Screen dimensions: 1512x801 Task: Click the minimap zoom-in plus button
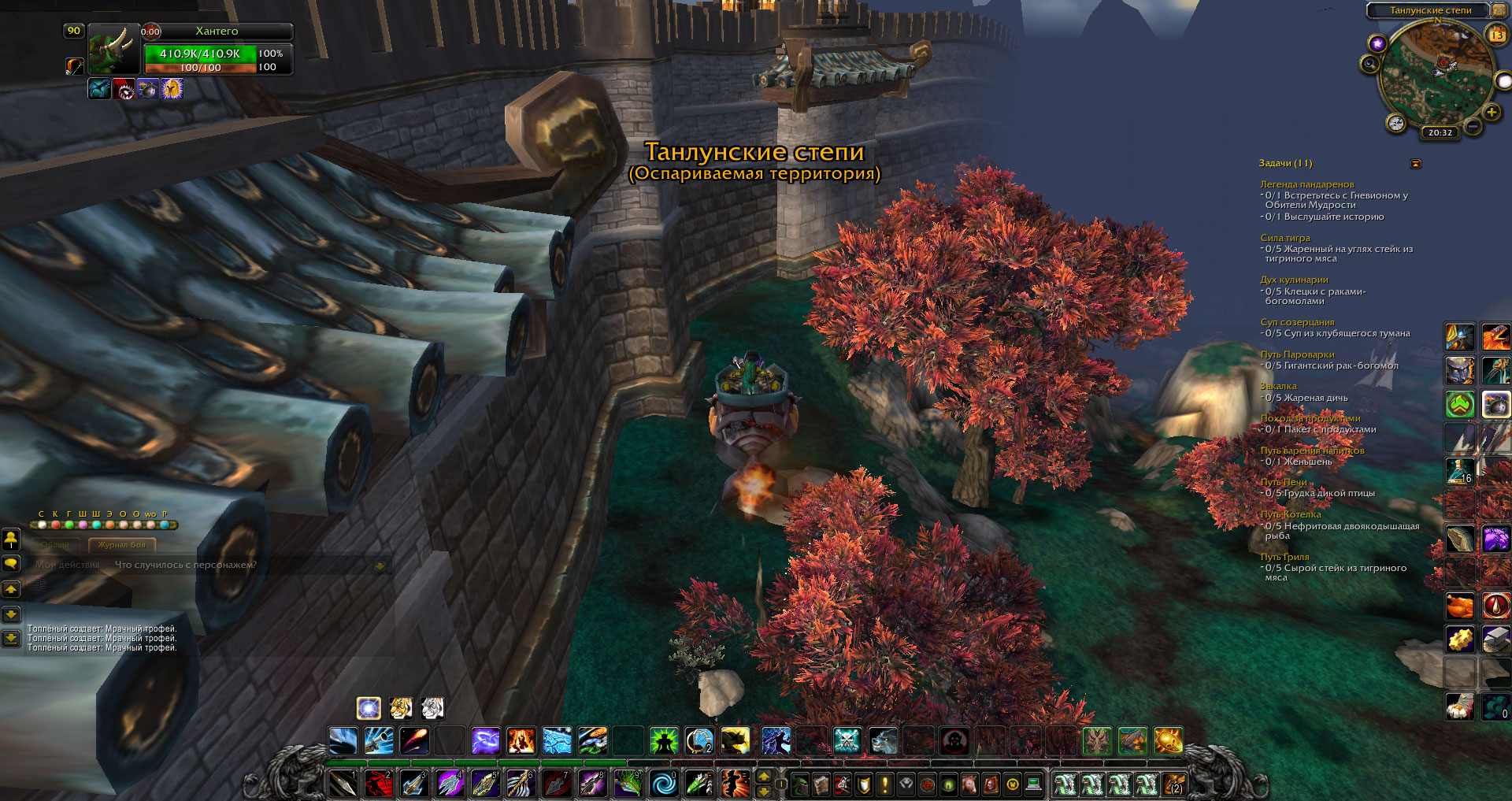1492,113
